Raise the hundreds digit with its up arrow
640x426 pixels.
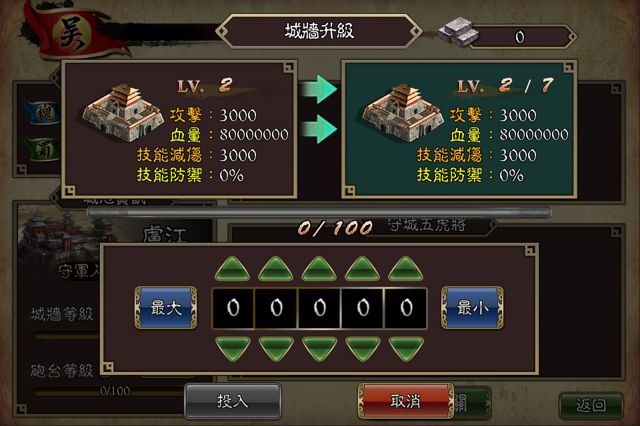[x=319, y=269]
